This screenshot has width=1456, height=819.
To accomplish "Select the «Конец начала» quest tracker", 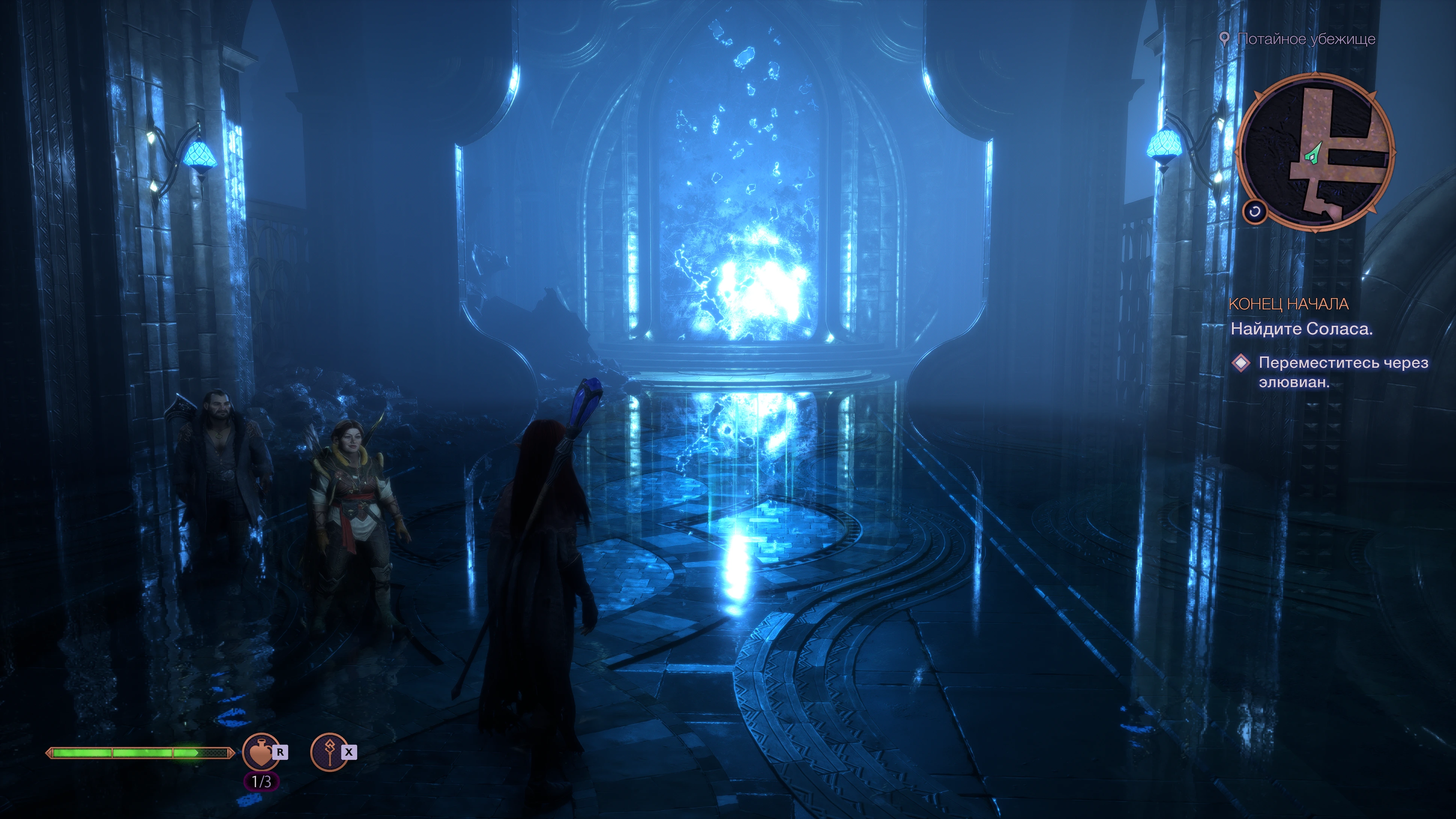I will point(1288,304).
